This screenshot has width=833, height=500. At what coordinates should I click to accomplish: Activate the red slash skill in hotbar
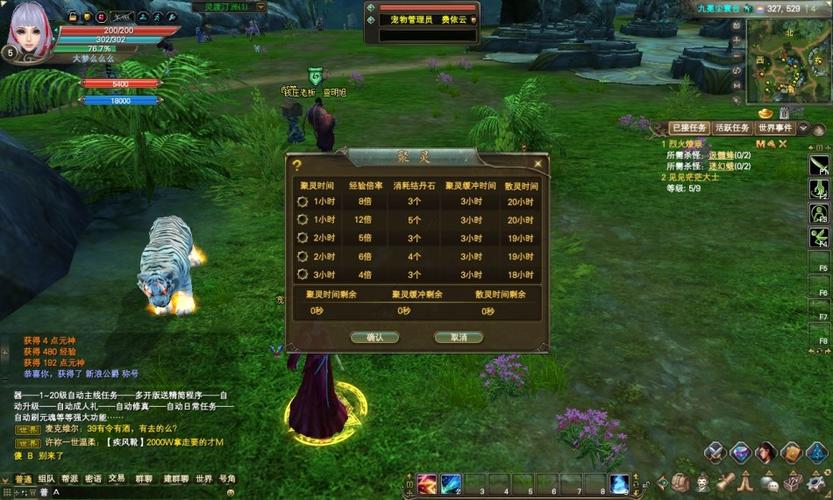(x=427, y=485)
